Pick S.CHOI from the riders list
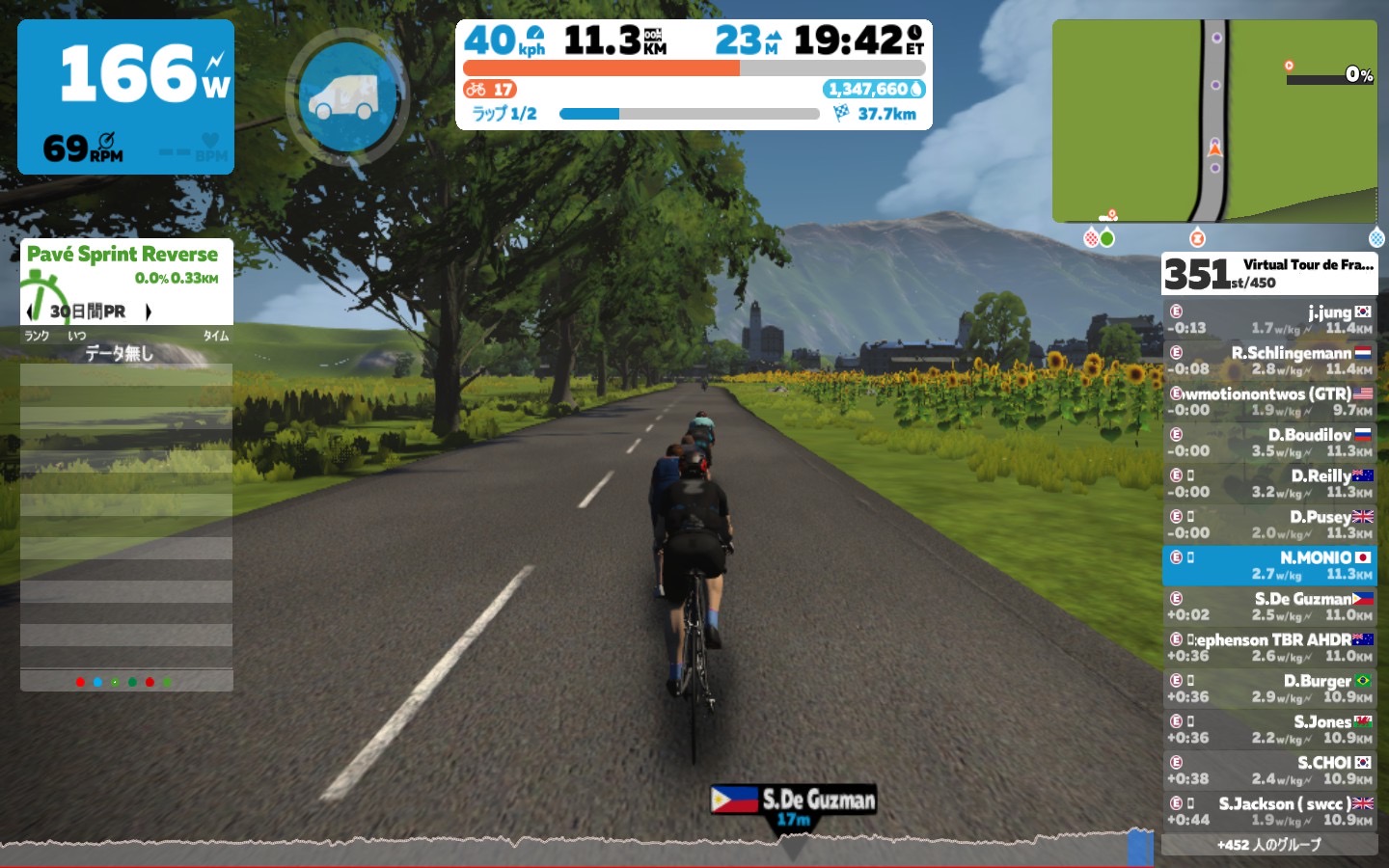This screenshot has width=1389, height=868. tap(1268, 770)
